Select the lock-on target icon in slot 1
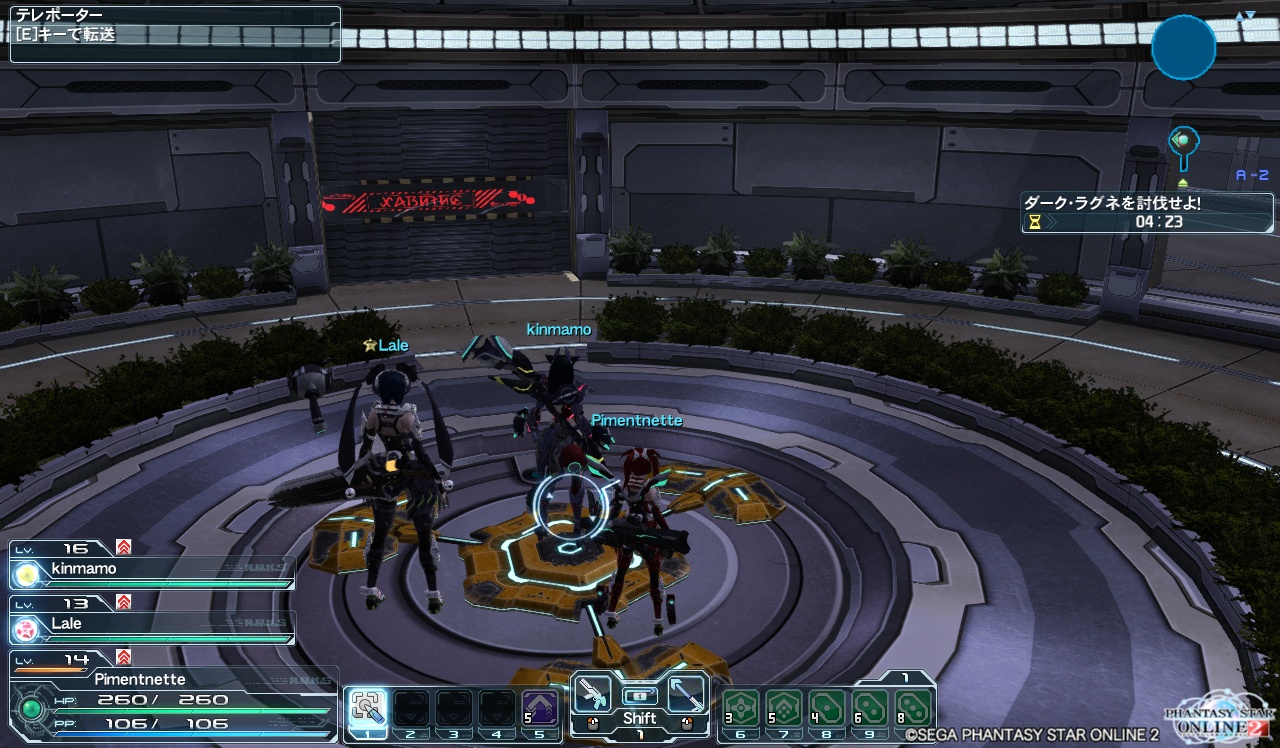Viewport: 1280px width, 748px height. [367, 707]
